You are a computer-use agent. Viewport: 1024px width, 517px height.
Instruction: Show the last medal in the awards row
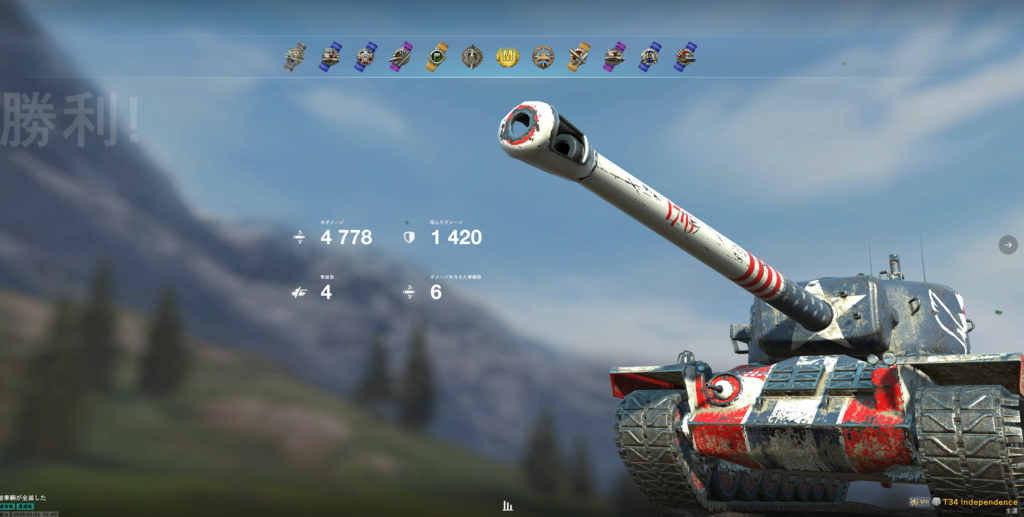pyautogui.click(x=685, y=57)
